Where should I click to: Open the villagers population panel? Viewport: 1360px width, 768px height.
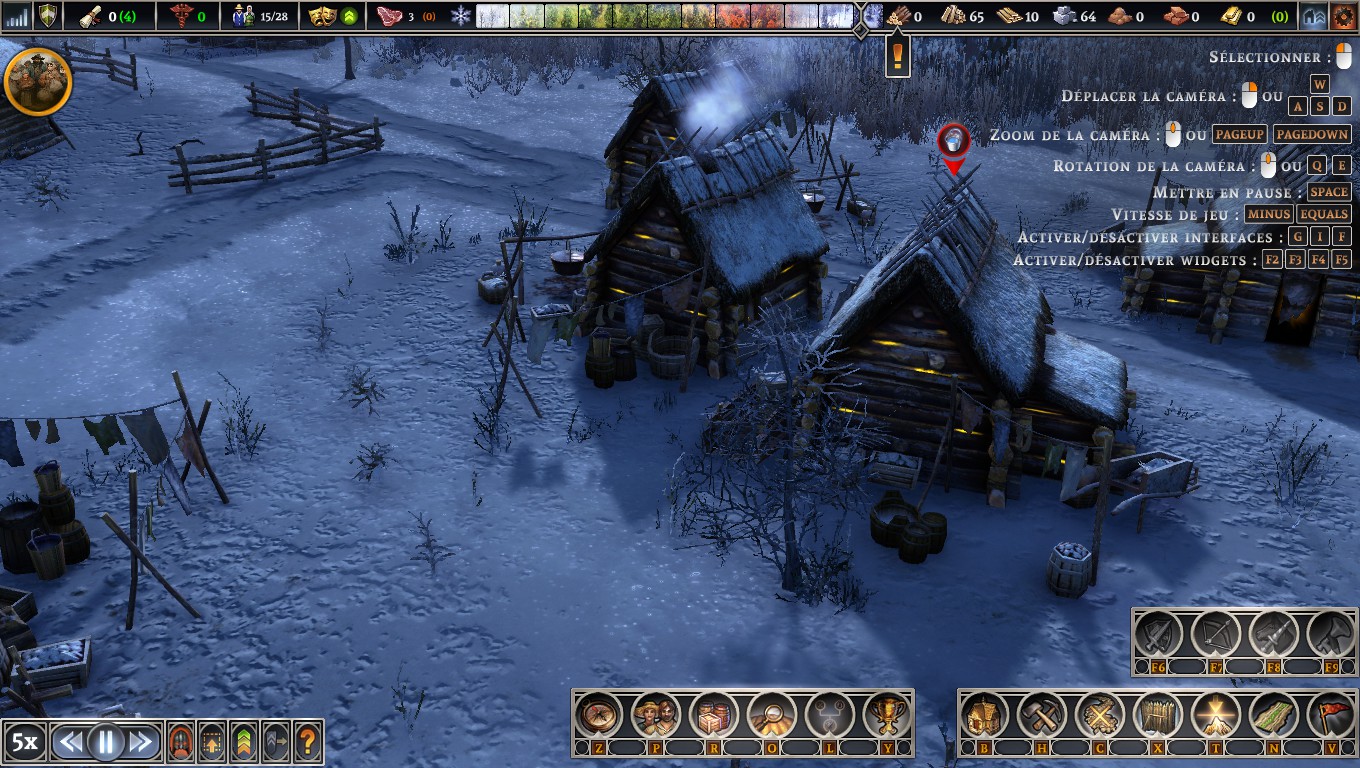[657, 715]
